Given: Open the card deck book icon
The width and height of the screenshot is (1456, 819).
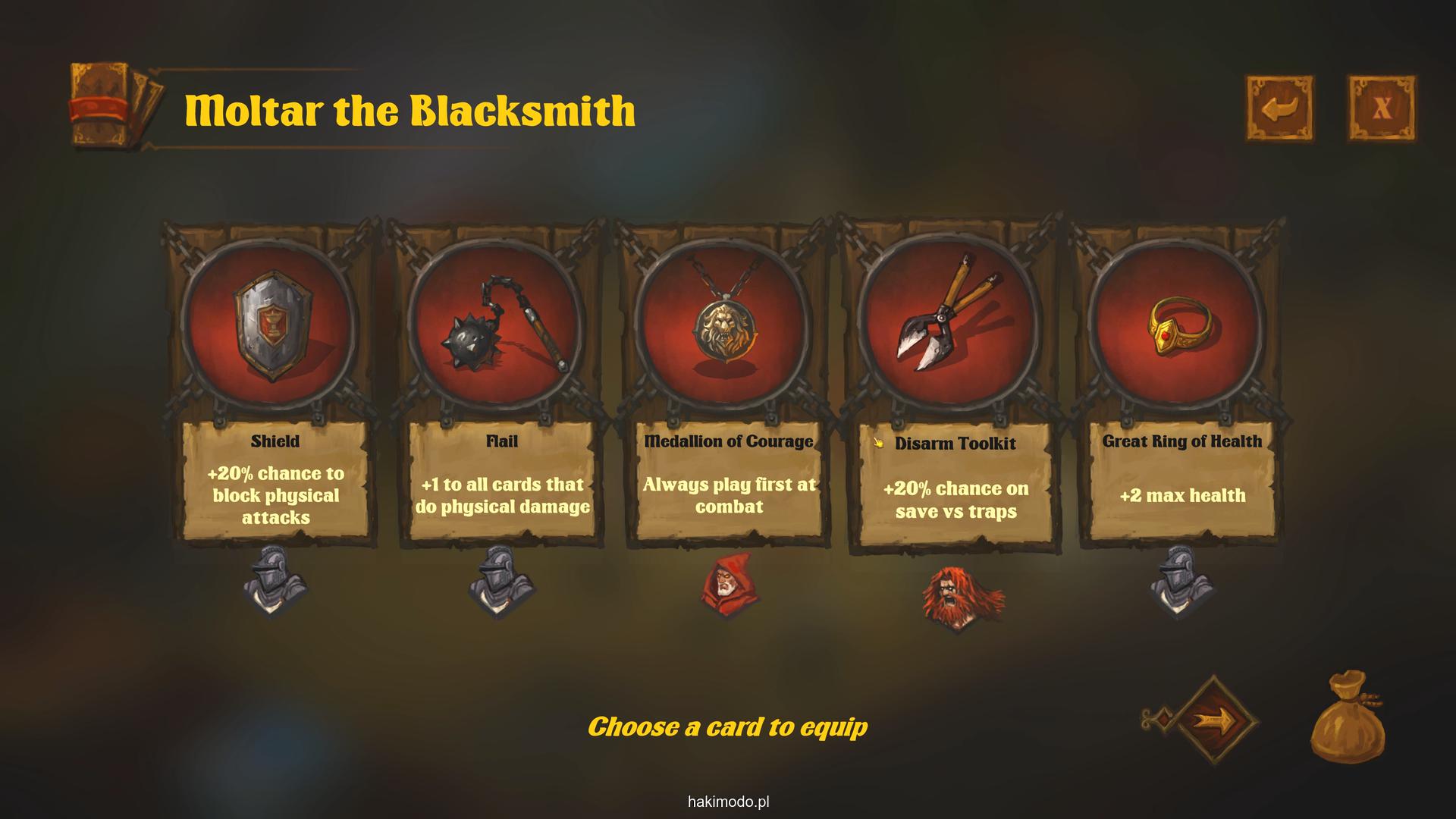Looking at the screenshot, I should click(x=115, y=105).
